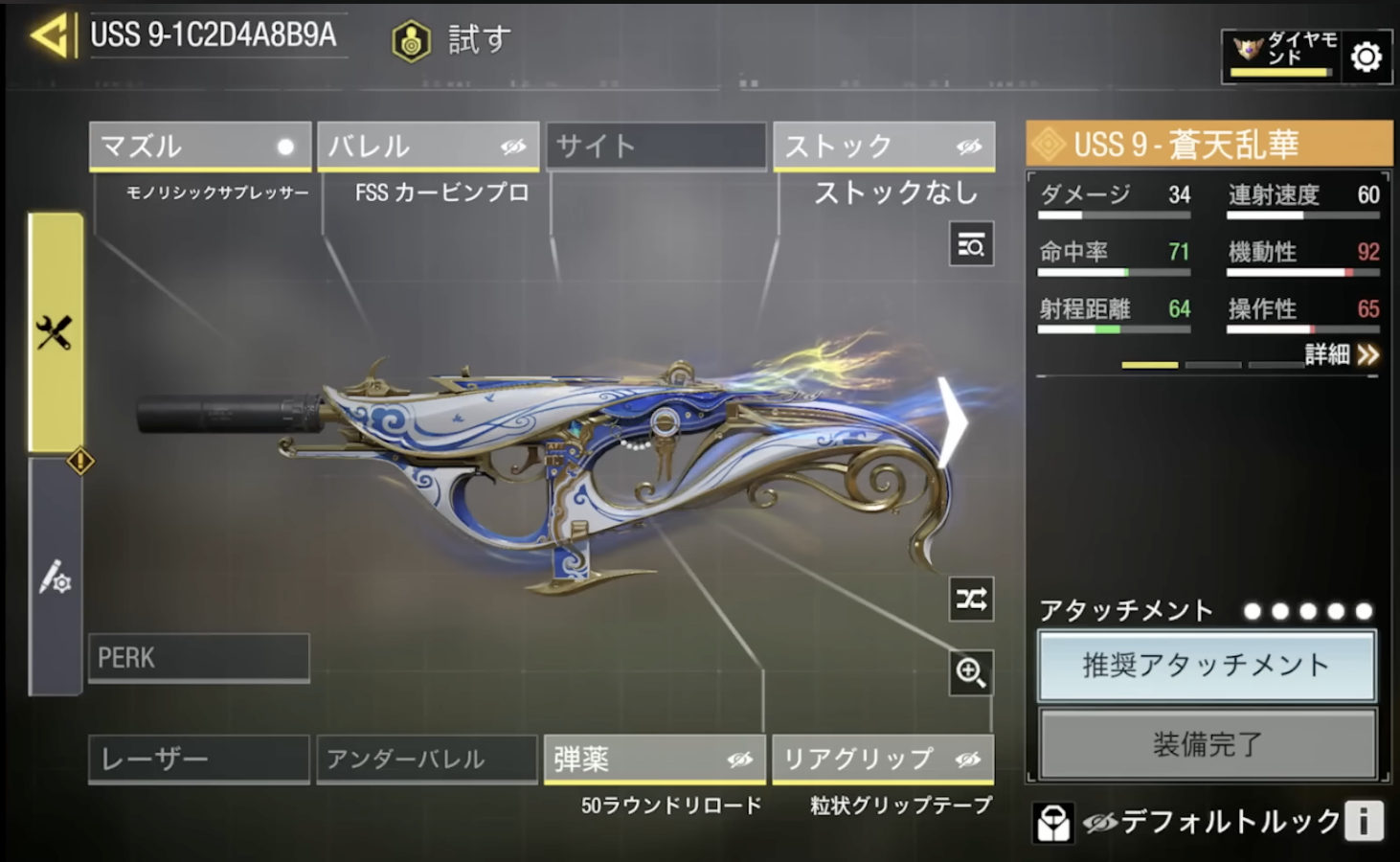Viewport: 1400px width, 862px height.
Task: Select the マズル attachment slot
Action: coord(200,147)
